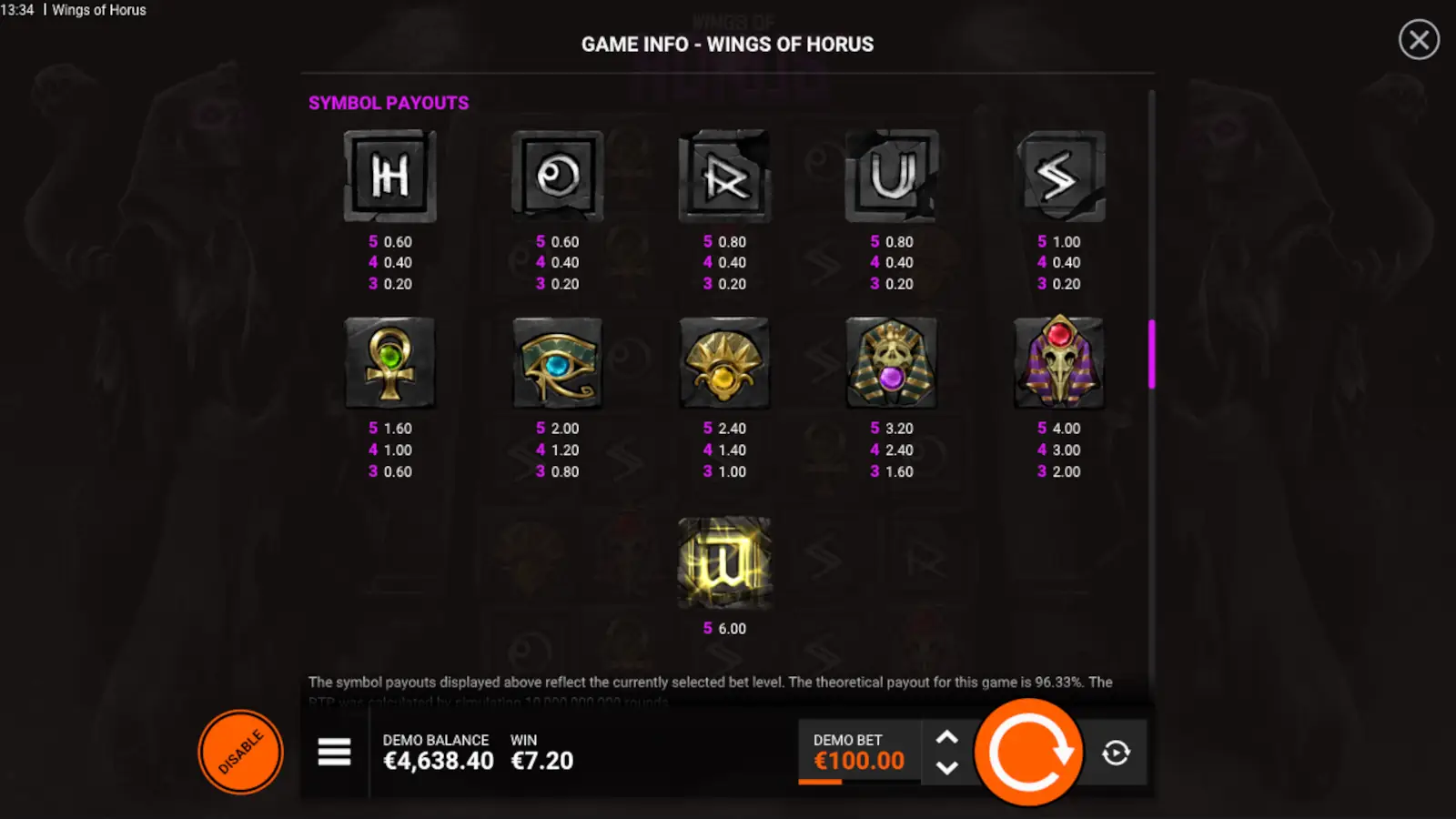Close the game info overlay
The height and width of the screenshot is (819, 1456).
tap(1418, 41)
